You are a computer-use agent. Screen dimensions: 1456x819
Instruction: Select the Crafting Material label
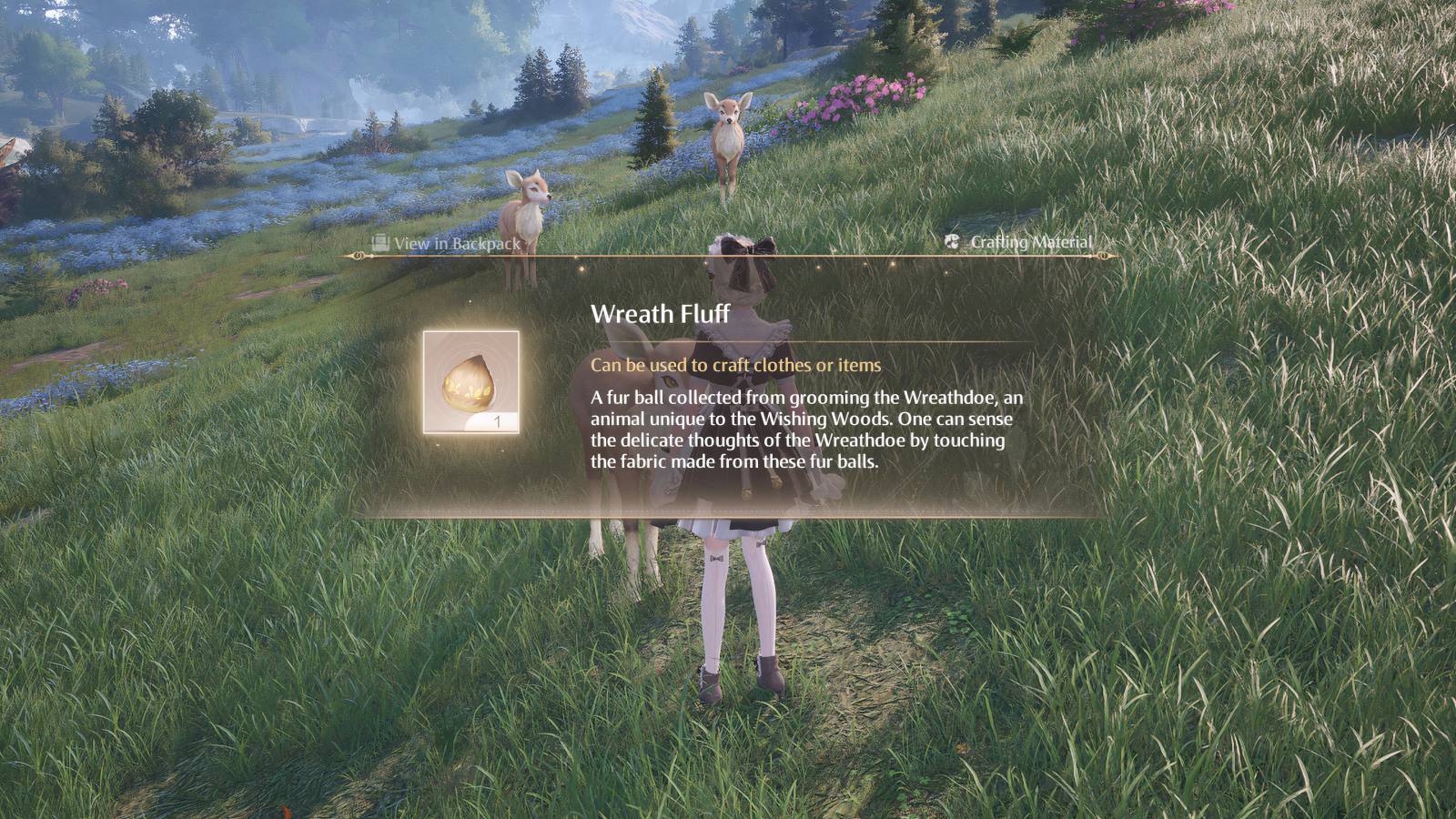(1032, 242)
